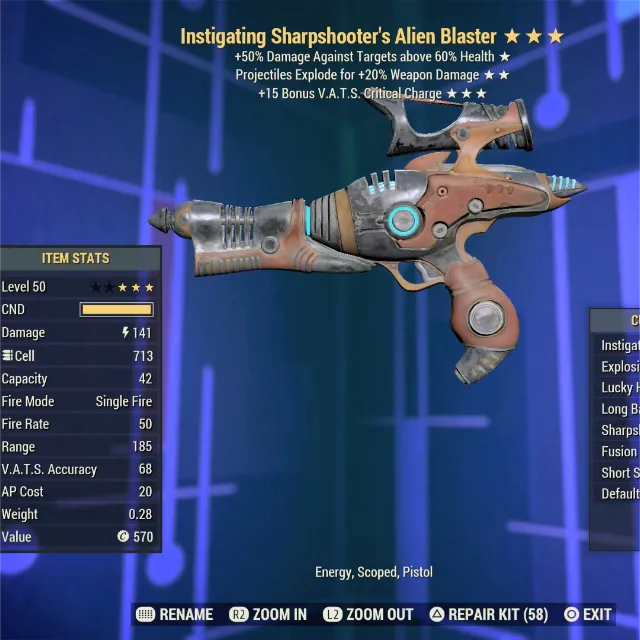Exit the item inspection screen

tap(588, 614)
